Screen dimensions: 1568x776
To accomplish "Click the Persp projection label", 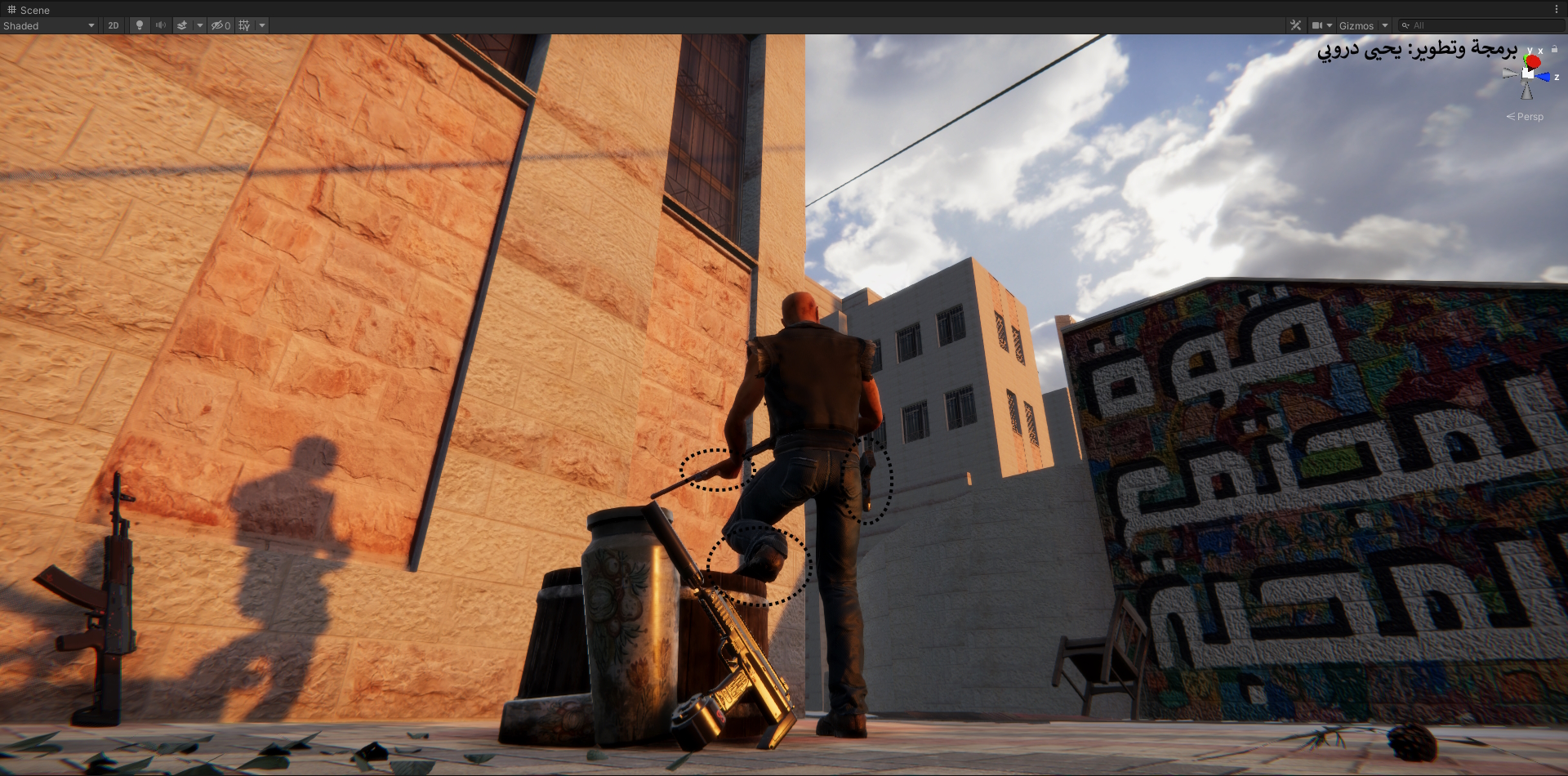I will pos(1526,117).
